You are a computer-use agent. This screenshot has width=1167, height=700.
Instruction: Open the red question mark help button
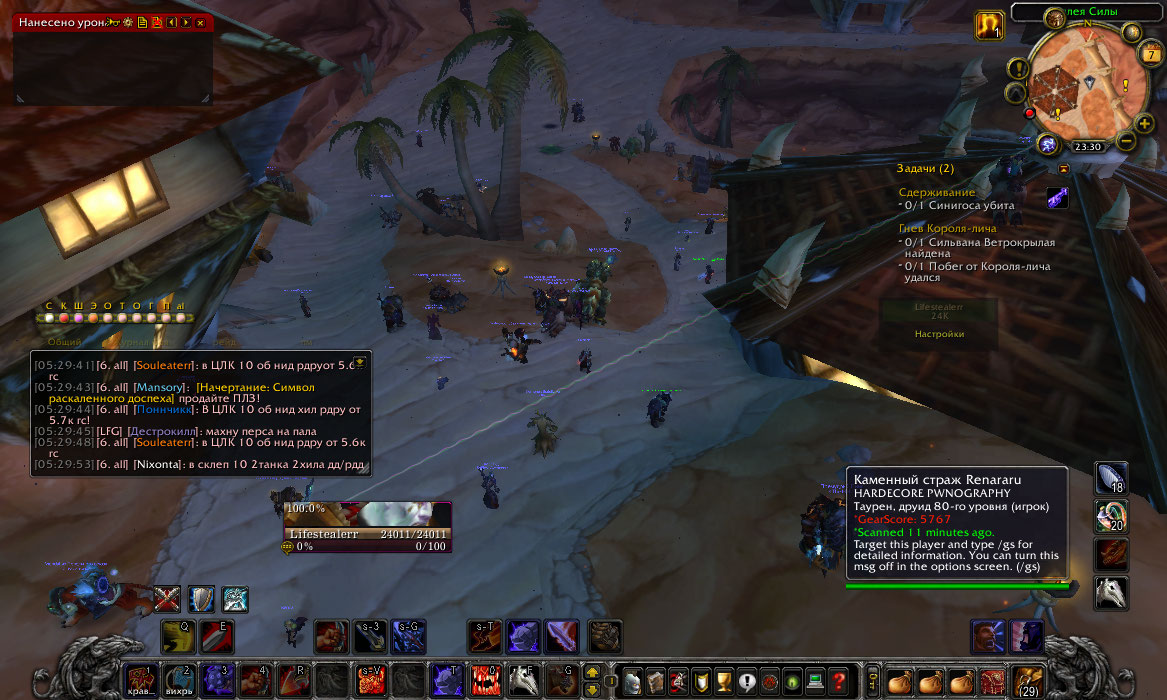coord(839,681)
